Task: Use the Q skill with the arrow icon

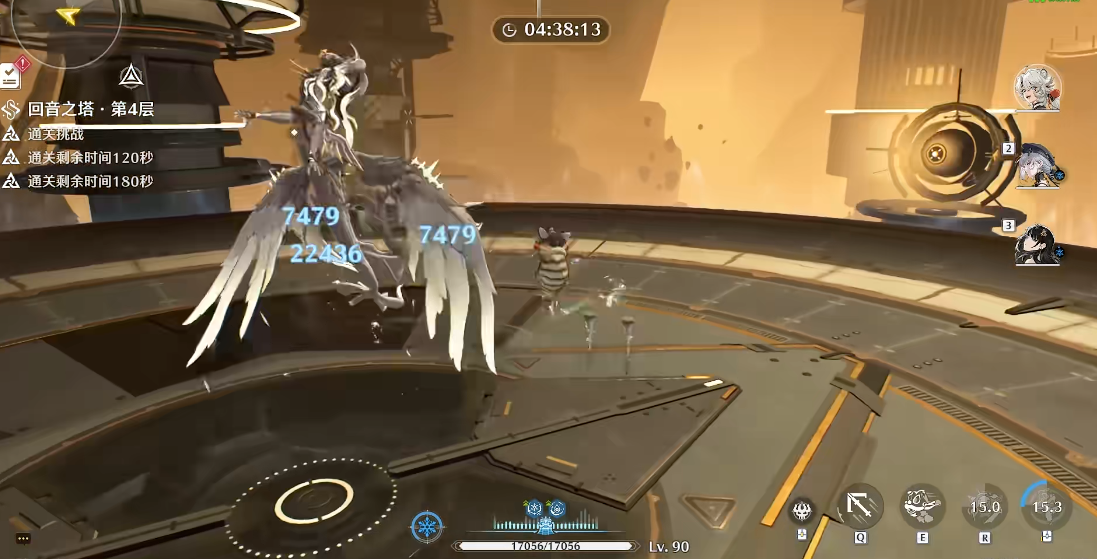Action: (860, 506)
